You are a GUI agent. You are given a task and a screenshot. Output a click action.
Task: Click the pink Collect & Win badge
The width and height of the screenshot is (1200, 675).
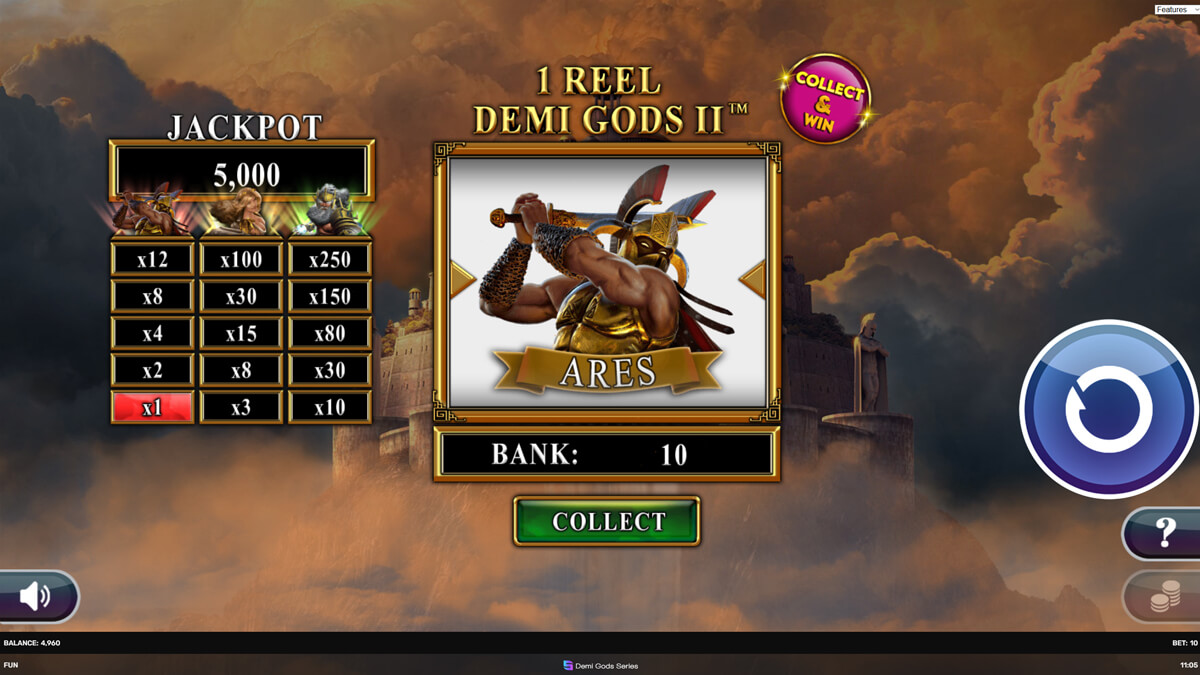click(x=826, y=99)
